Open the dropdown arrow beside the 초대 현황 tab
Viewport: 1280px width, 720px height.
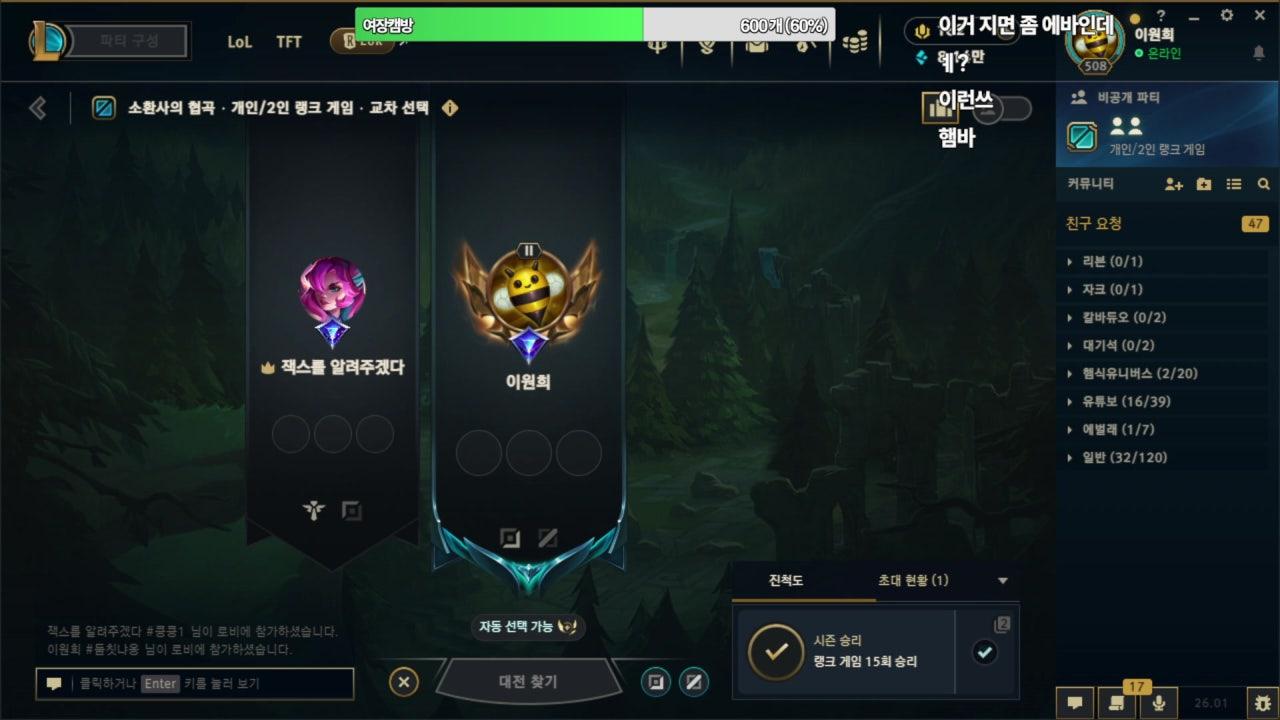click(x=1002, y=581)
